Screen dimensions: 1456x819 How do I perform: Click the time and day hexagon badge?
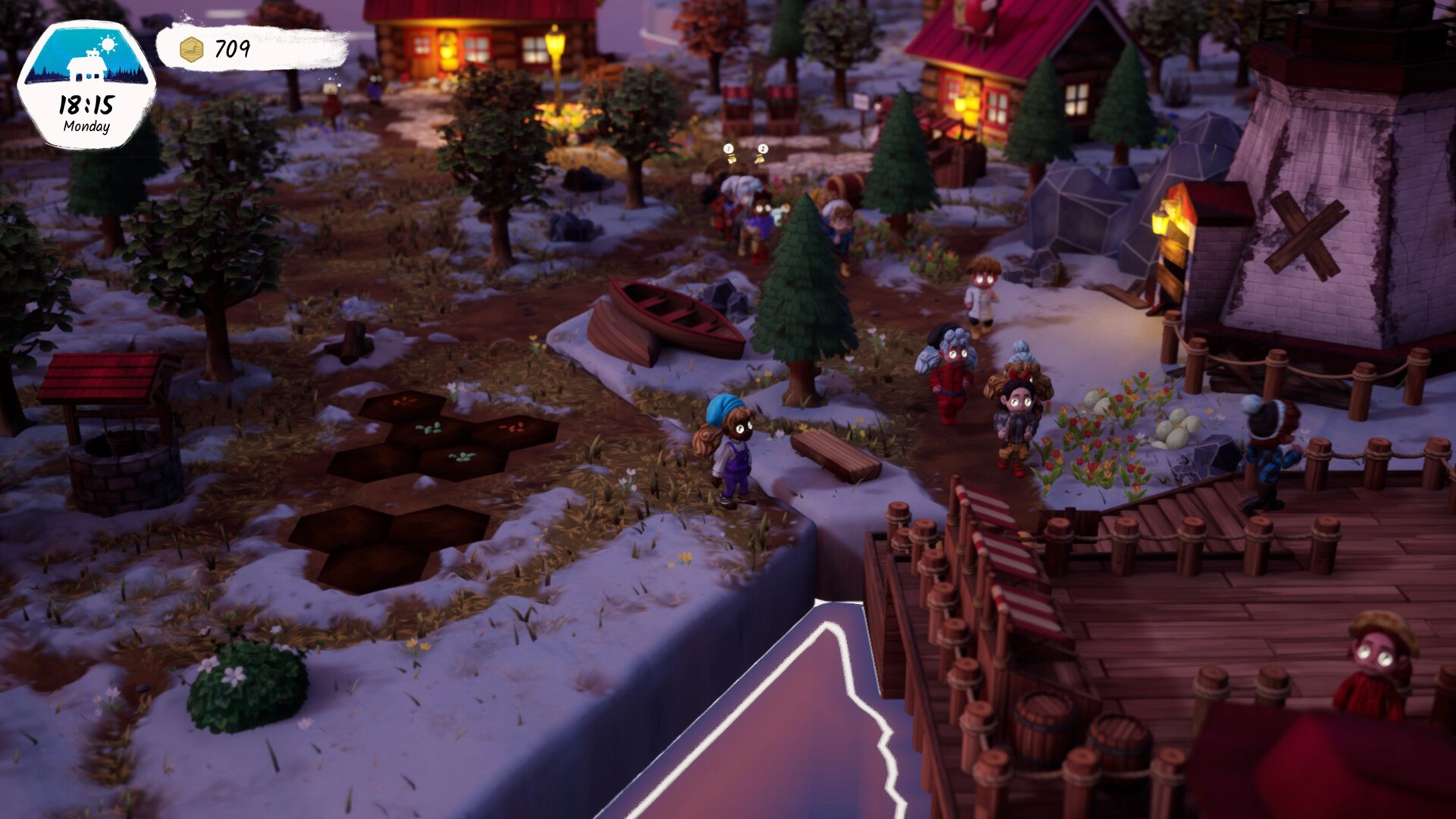coord(86,85)
